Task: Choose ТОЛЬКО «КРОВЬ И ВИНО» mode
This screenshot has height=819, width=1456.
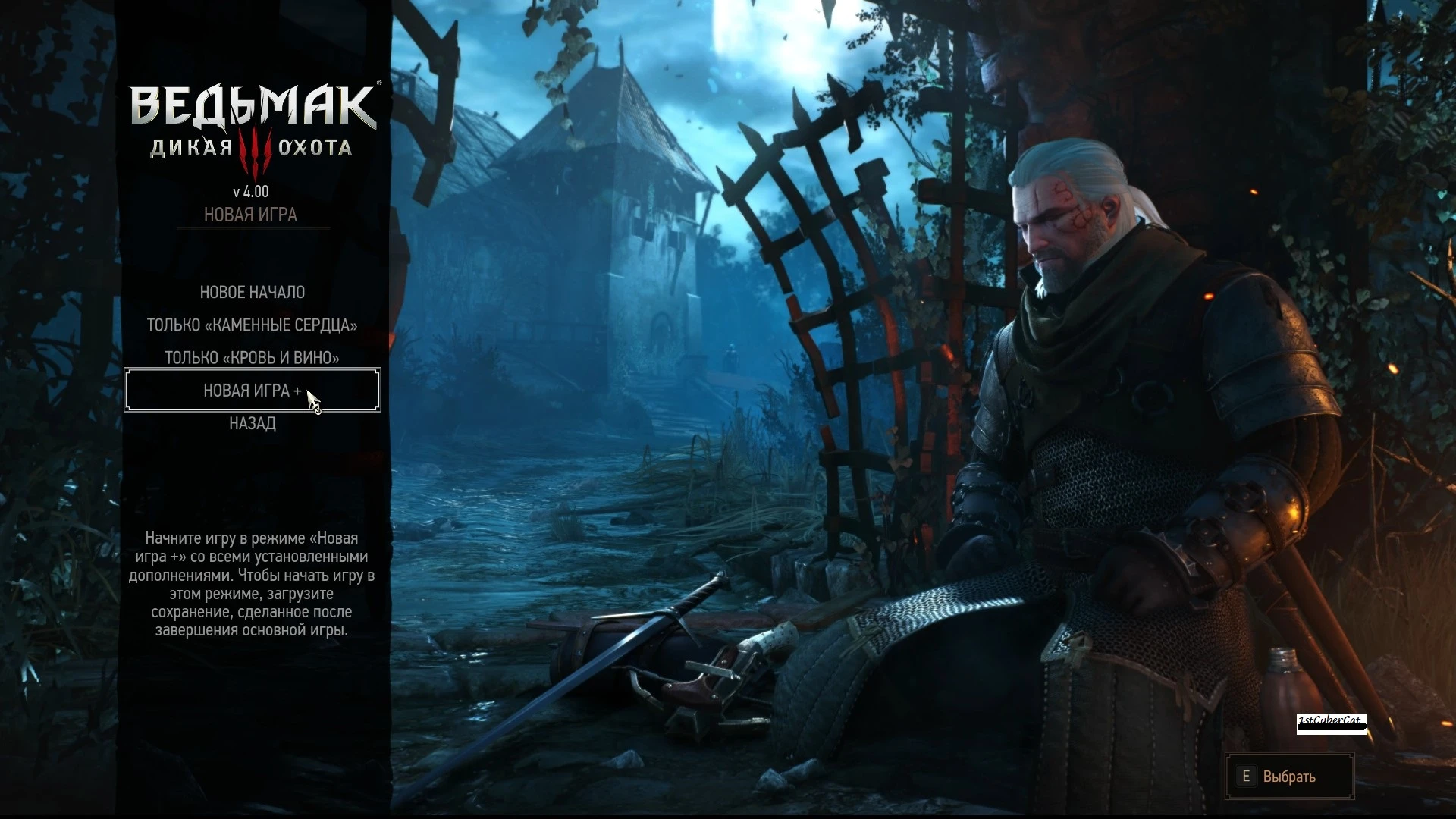Action: pyautogui.click(x=252, y=357)
